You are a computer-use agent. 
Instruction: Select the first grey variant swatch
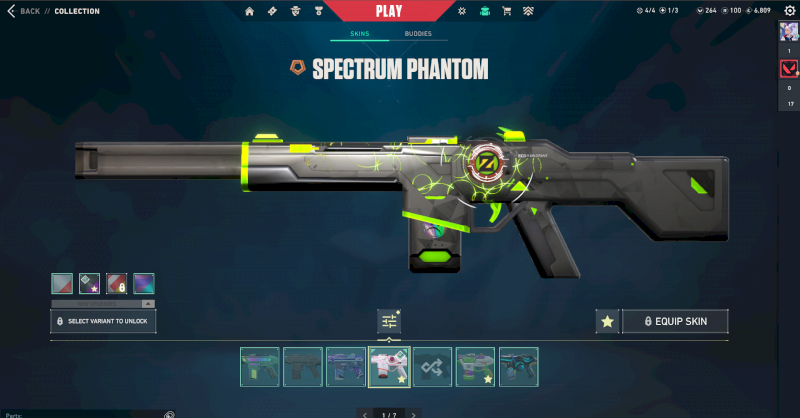click(63, 283)
